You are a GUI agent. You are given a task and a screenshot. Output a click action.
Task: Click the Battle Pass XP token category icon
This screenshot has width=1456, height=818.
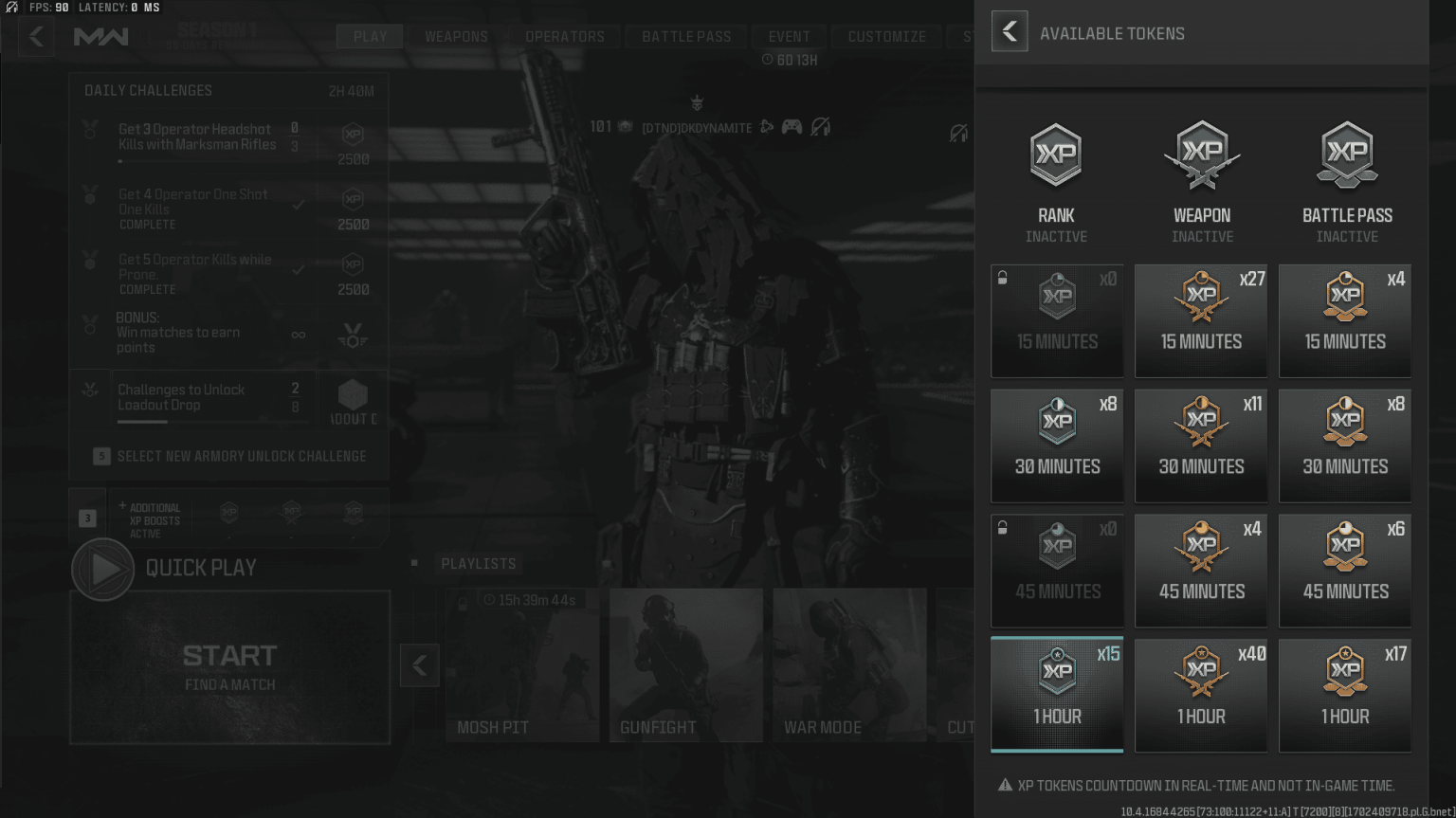pyautogui.click(x=1346, y=155)
